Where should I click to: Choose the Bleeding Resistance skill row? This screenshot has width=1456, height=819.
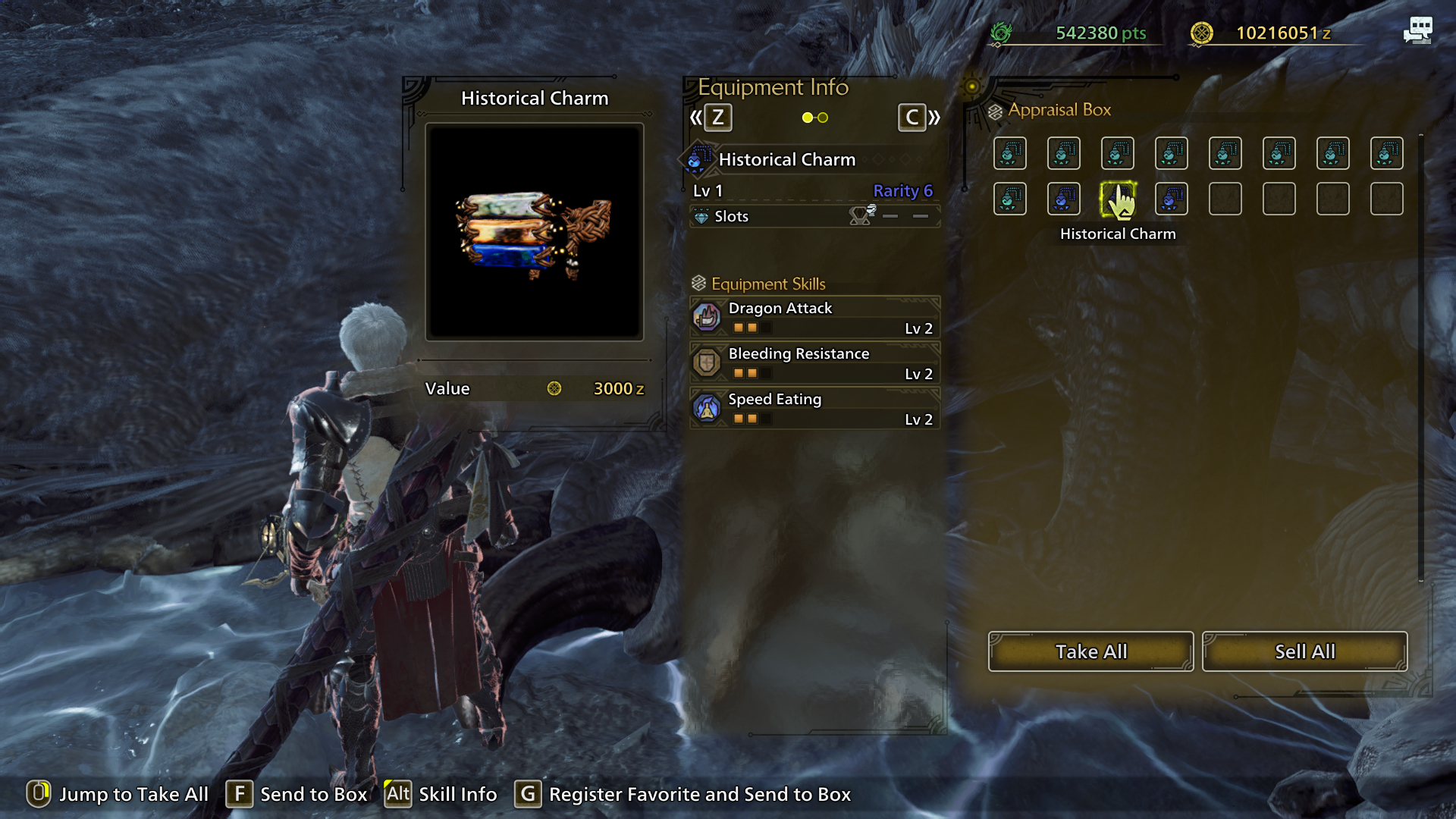point(814,362)
